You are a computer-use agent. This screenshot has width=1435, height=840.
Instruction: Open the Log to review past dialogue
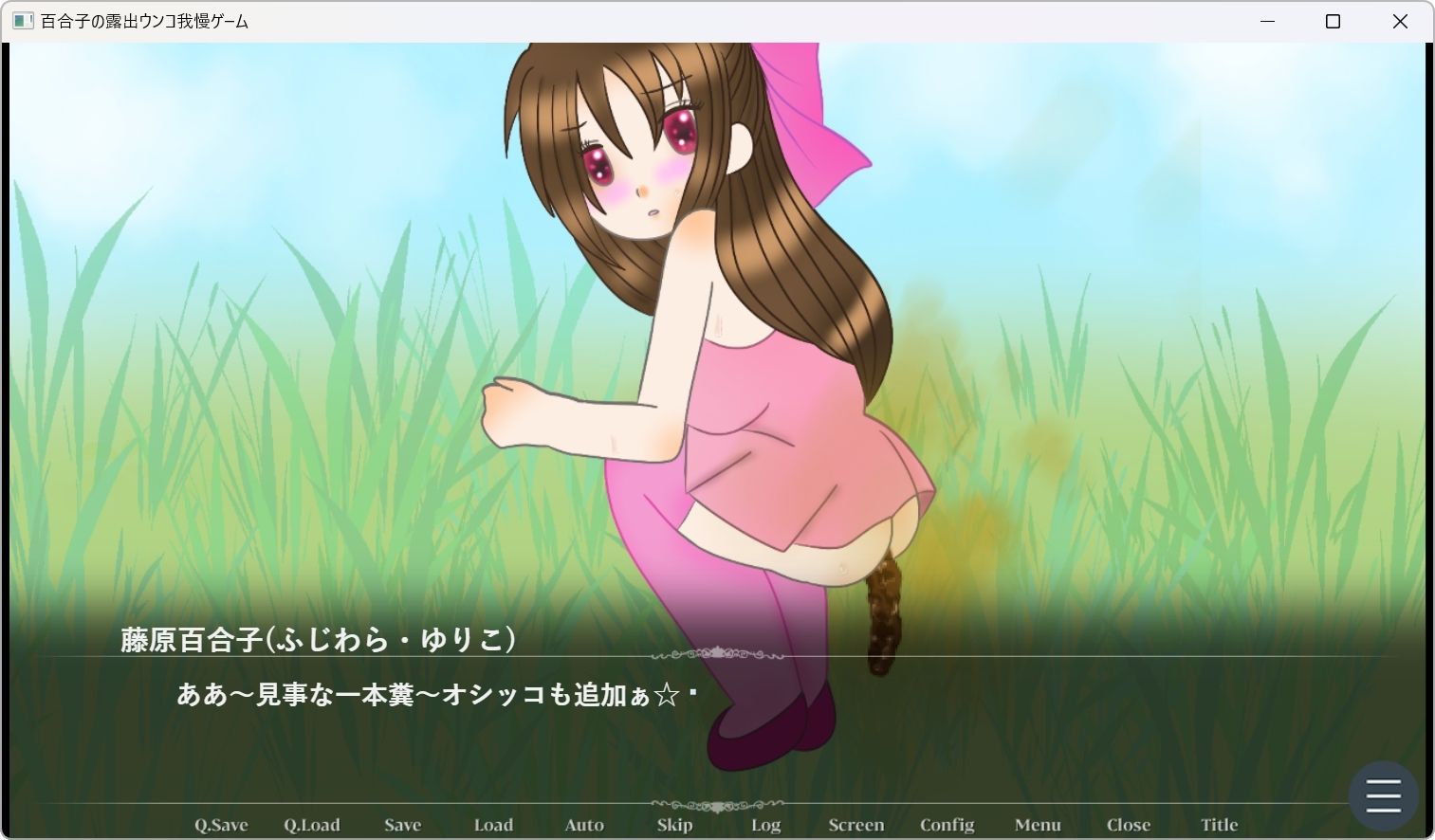click(x=764, y=824)
